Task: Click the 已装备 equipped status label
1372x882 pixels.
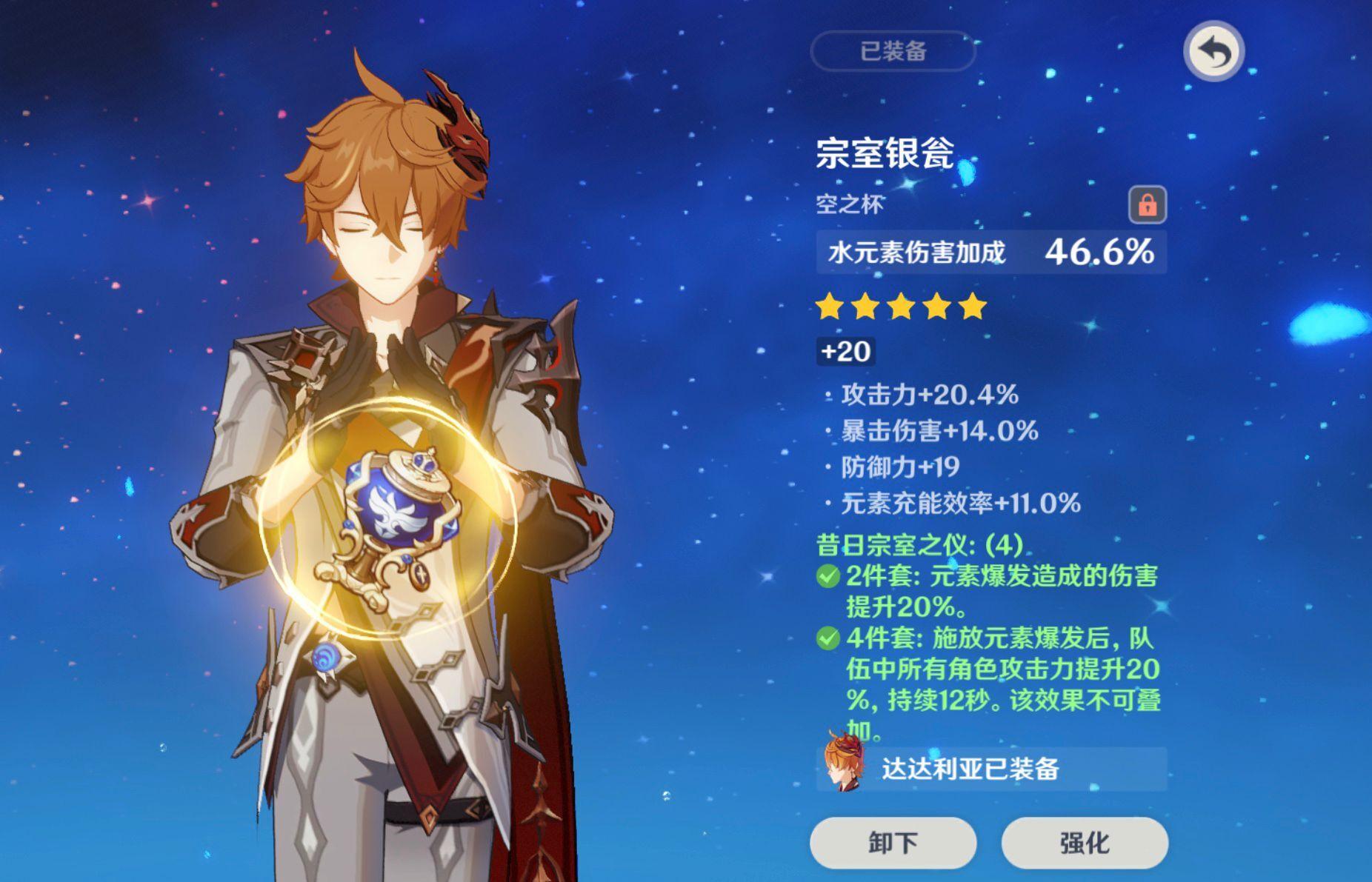Action: click(x=892, y=50)
